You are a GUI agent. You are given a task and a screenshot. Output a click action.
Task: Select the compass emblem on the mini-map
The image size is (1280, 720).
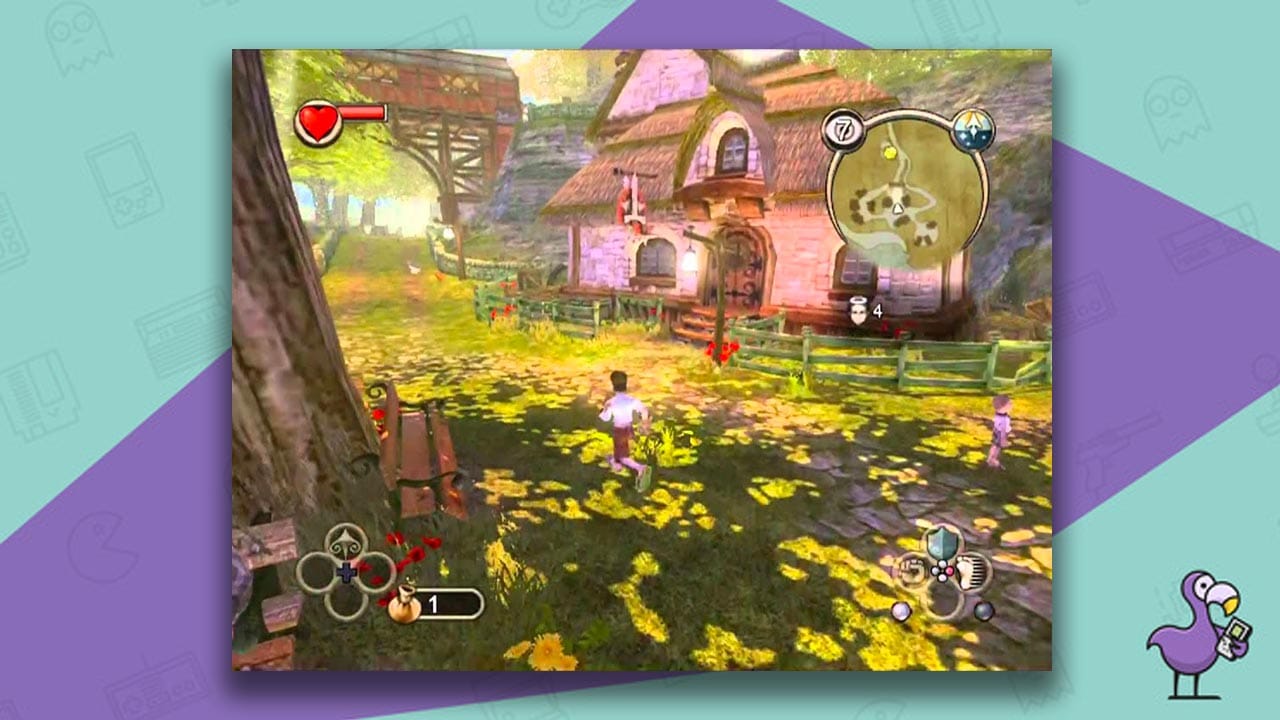972,128
